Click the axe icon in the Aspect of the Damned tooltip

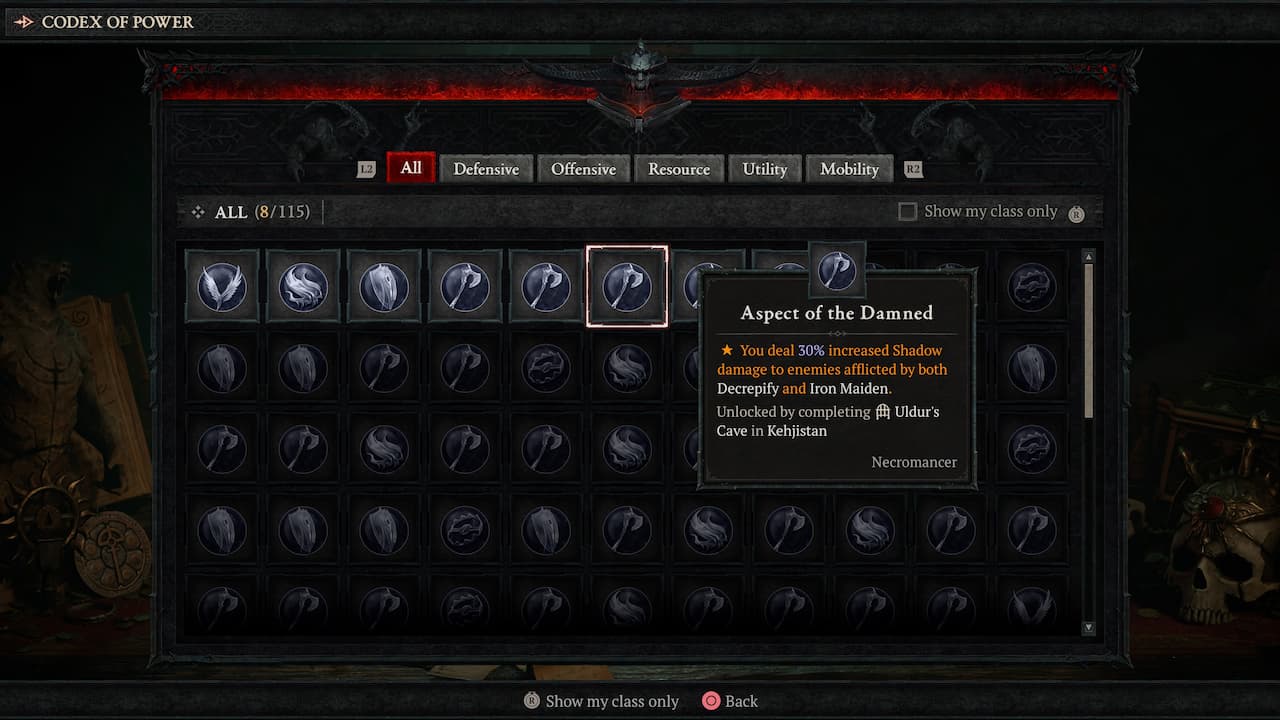coord(838,270)
